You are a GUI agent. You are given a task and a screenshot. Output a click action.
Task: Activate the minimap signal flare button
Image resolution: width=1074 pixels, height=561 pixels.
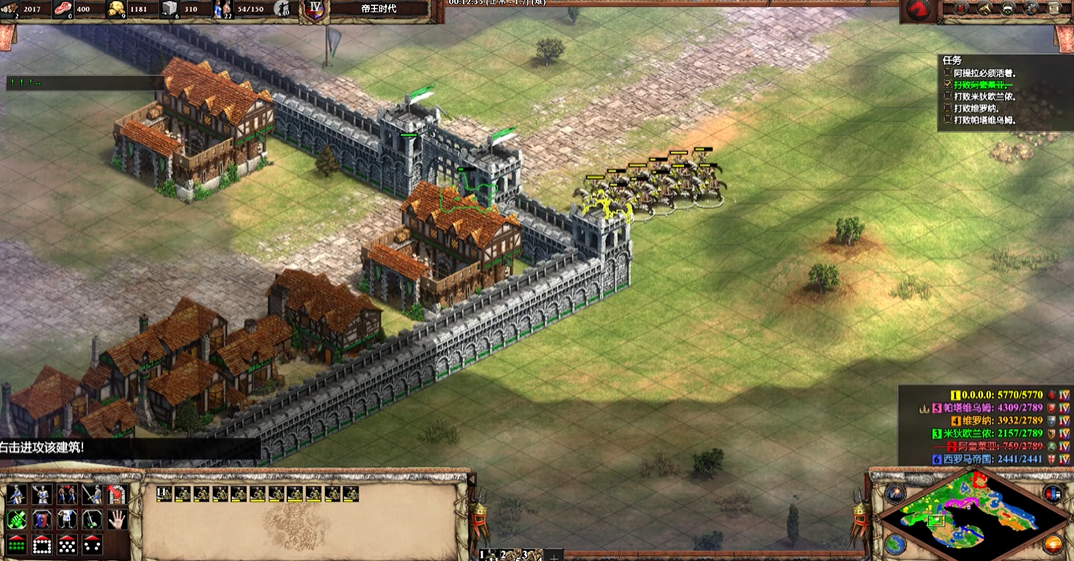895,494
